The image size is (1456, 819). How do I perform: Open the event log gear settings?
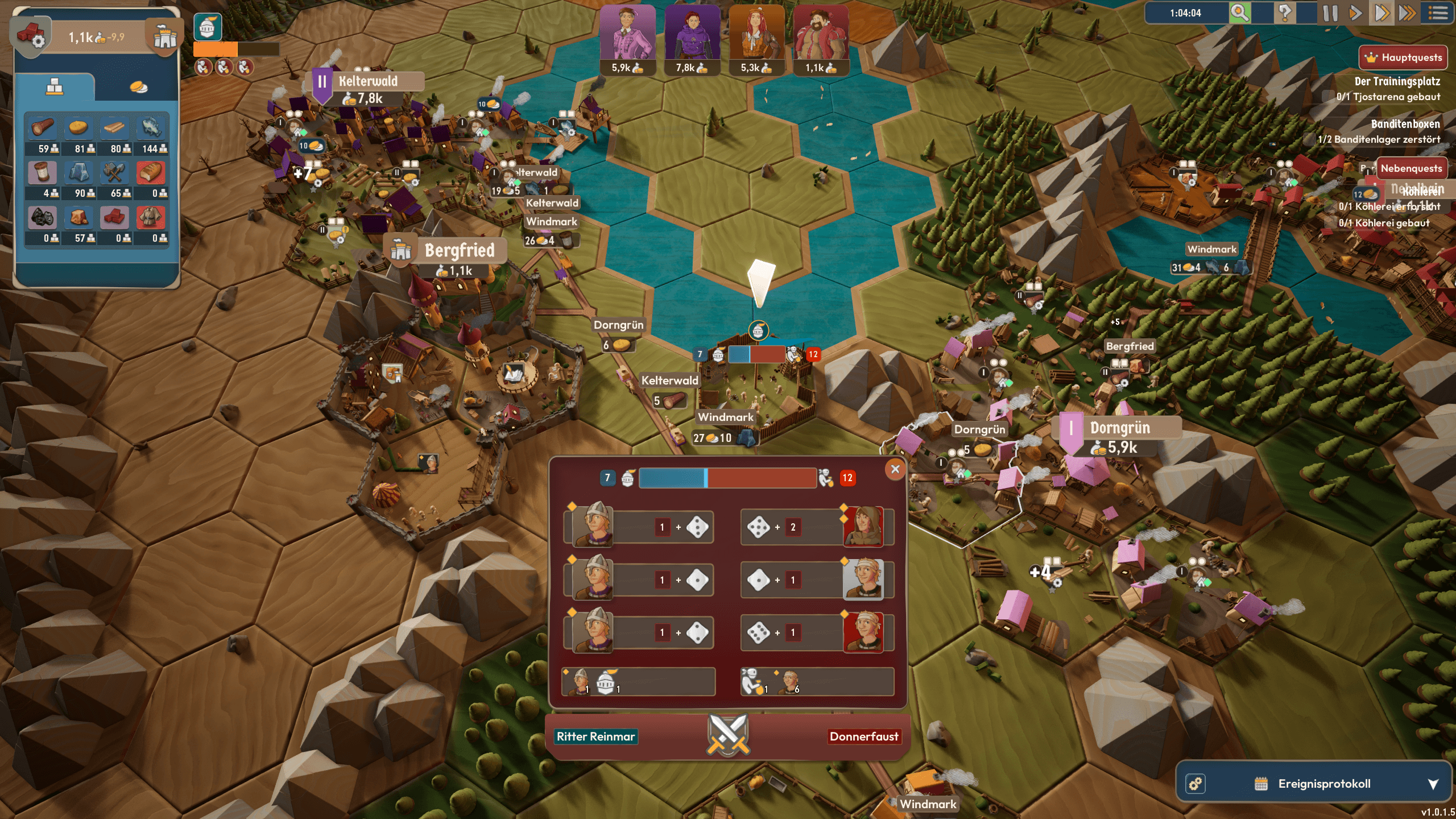[1196, 784]
